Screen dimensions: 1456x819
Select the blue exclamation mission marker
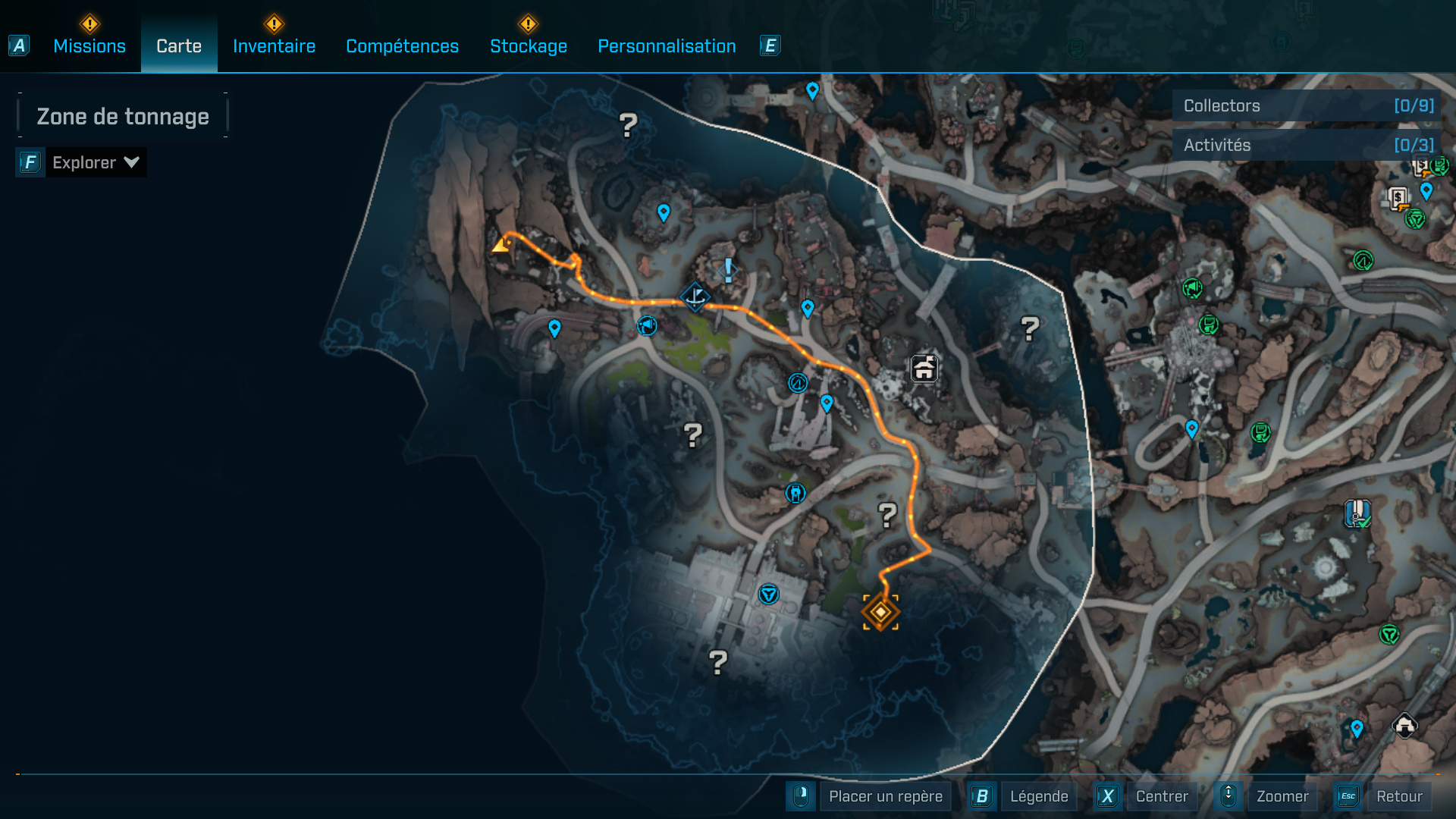[x=728, y=269]
